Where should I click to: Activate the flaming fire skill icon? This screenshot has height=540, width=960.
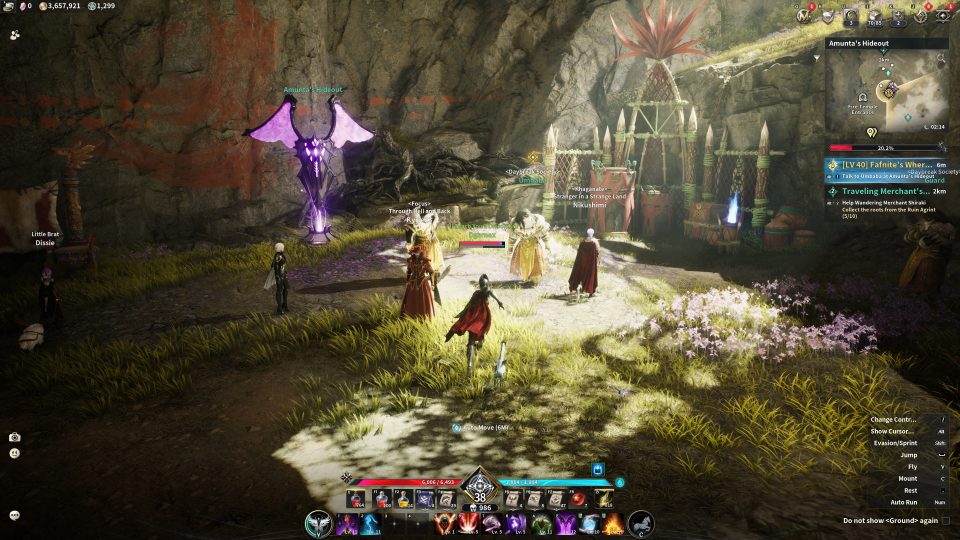click(613, 523)
